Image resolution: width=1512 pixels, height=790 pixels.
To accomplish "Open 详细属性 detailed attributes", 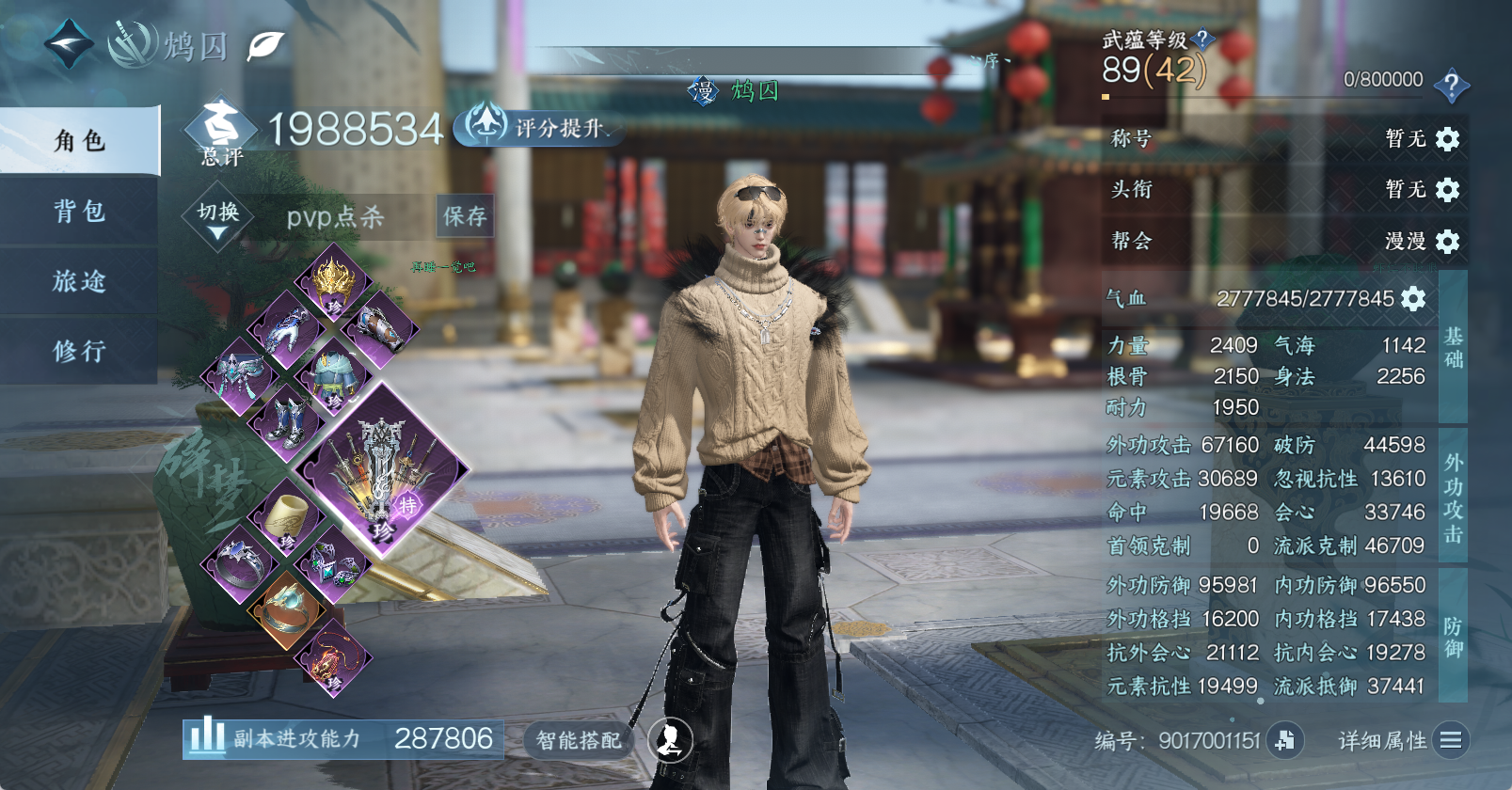I will (x=1401, y=740).
